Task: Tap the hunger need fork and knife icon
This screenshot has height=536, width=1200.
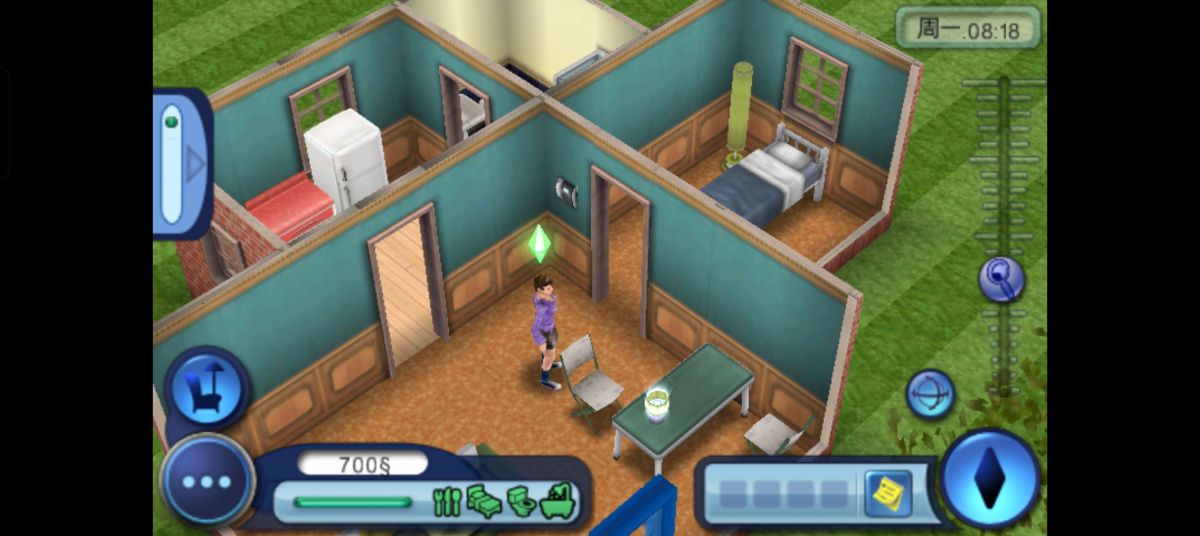Action: pos(446,501)
